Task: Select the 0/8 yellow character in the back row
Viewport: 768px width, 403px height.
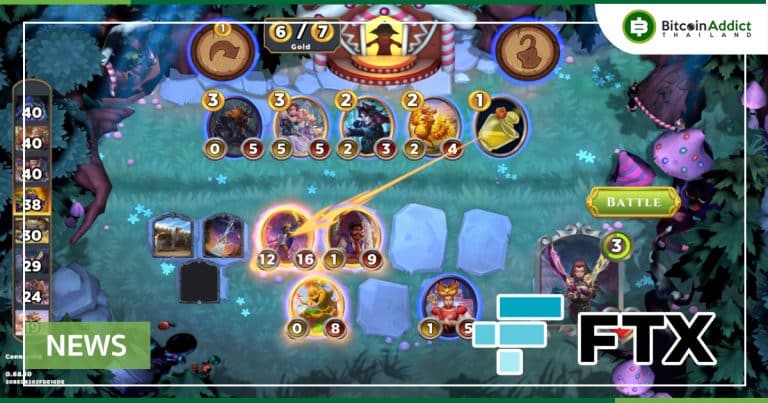Action: click(x=317, y=304)
